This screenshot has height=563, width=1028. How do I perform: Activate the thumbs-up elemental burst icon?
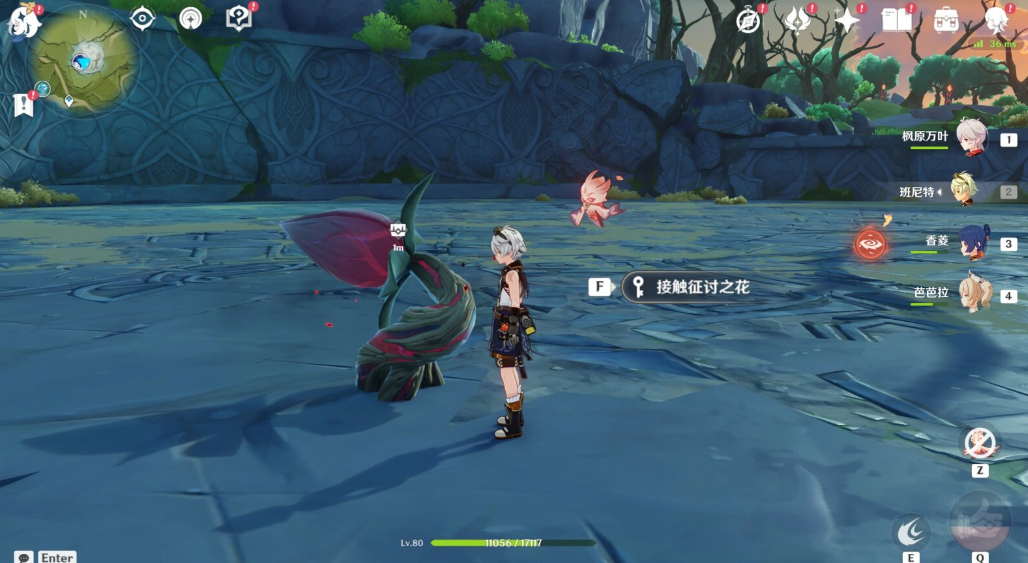tap(979, 522)
